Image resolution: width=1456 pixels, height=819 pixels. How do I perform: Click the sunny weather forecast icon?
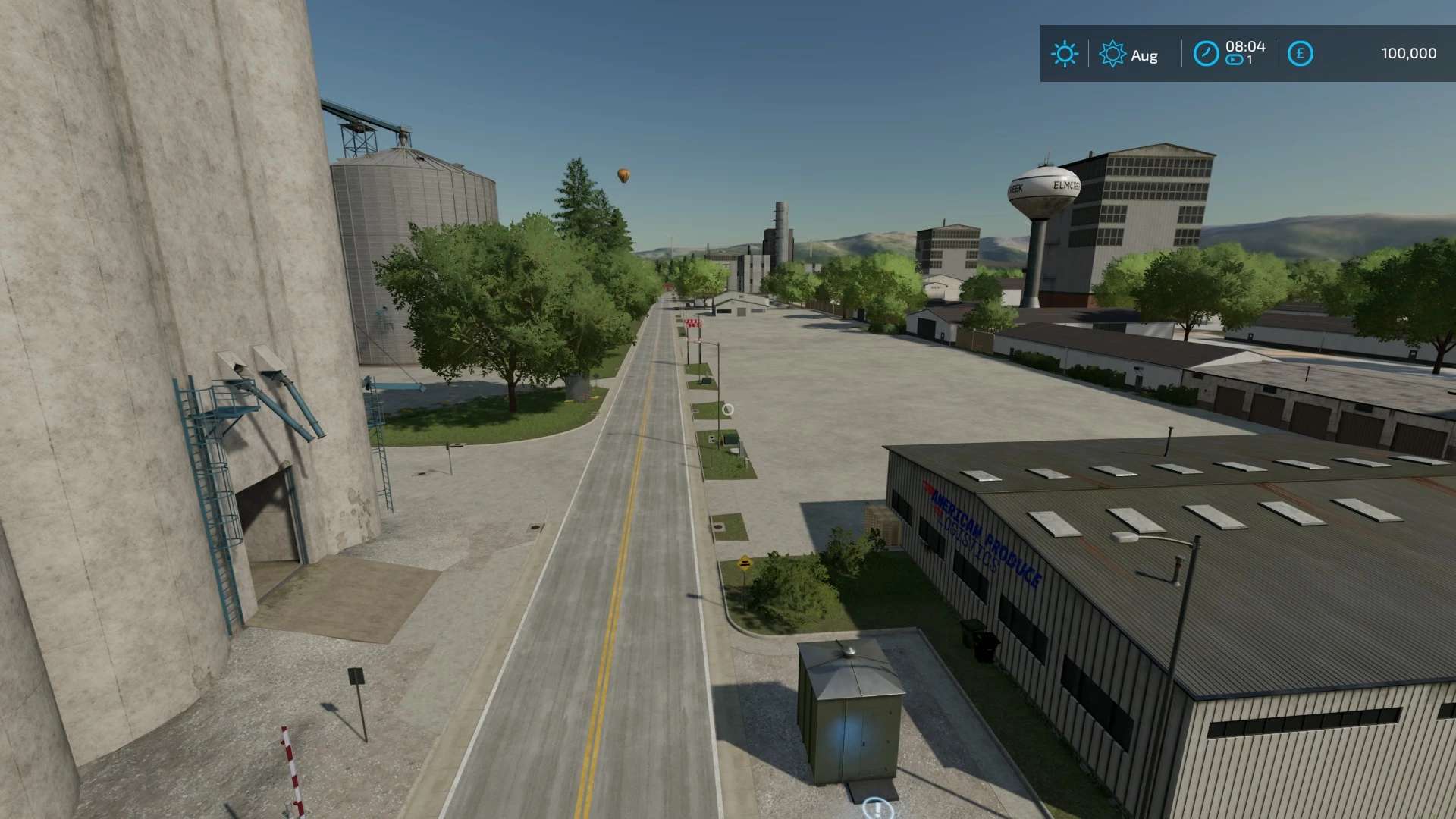(x=1064, y=54)
